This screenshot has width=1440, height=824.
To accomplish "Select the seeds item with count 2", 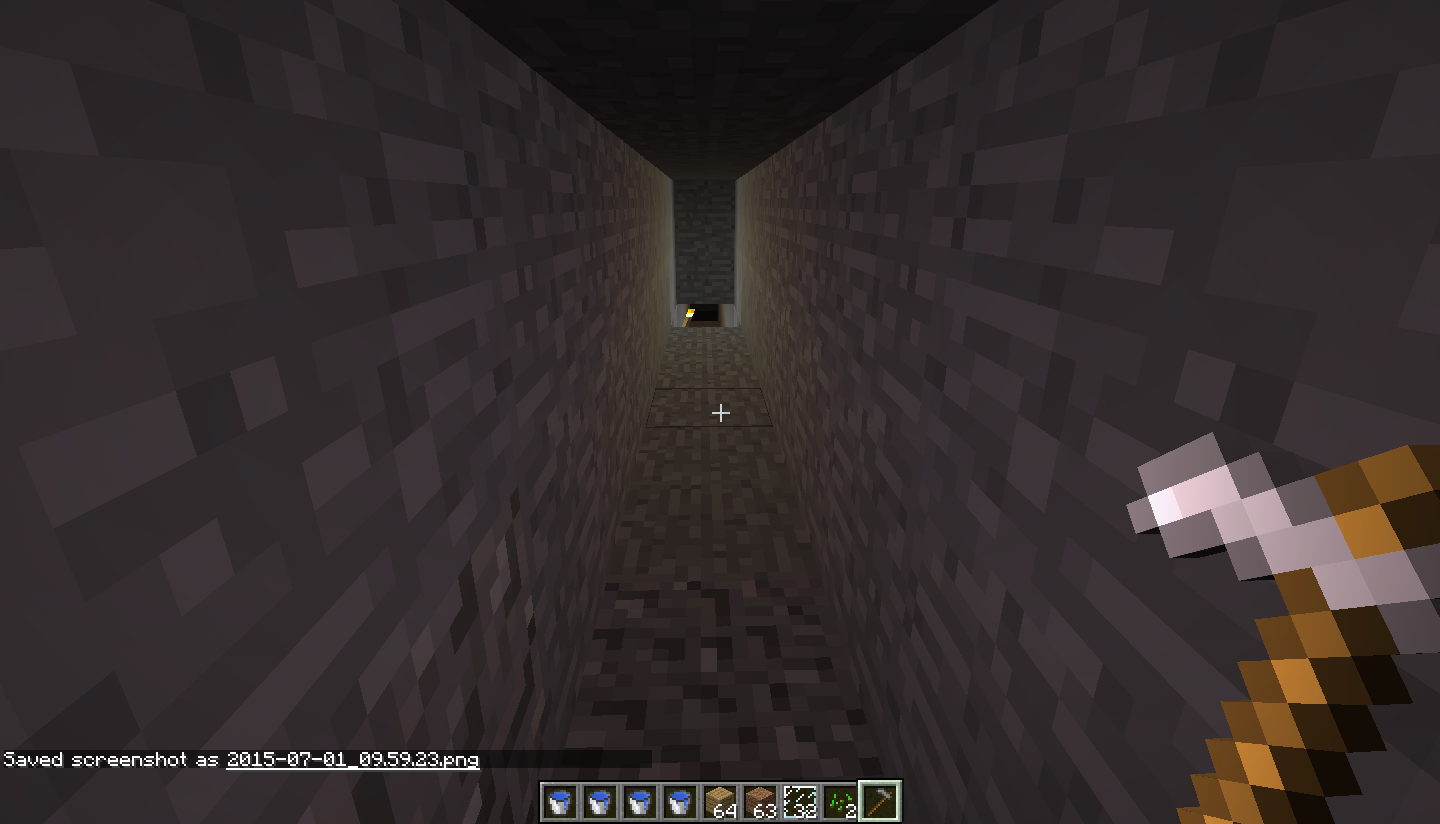I will tap(840, 800).
